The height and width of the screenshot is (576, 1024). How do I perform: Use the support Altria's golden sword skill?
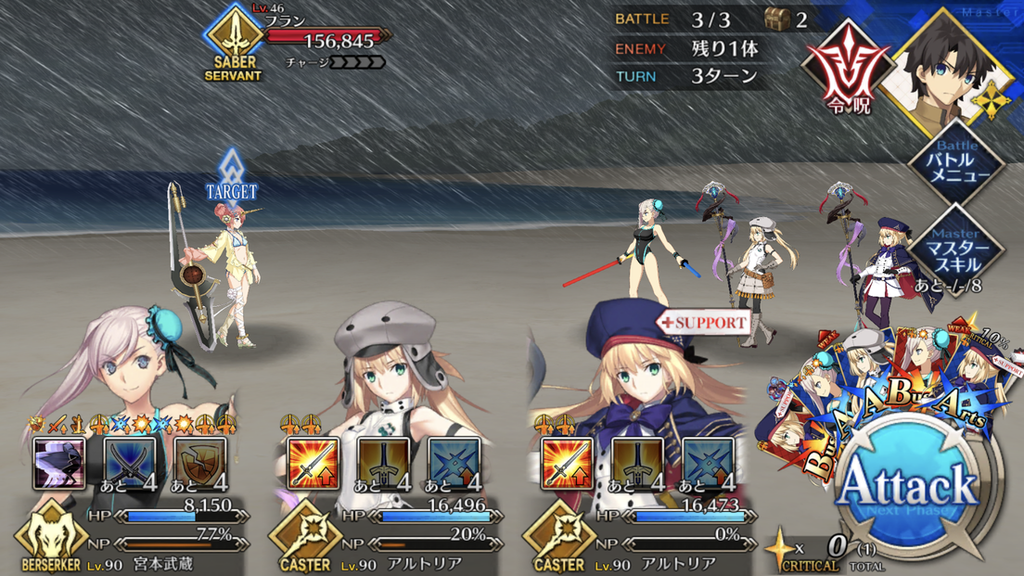[637, 462]
